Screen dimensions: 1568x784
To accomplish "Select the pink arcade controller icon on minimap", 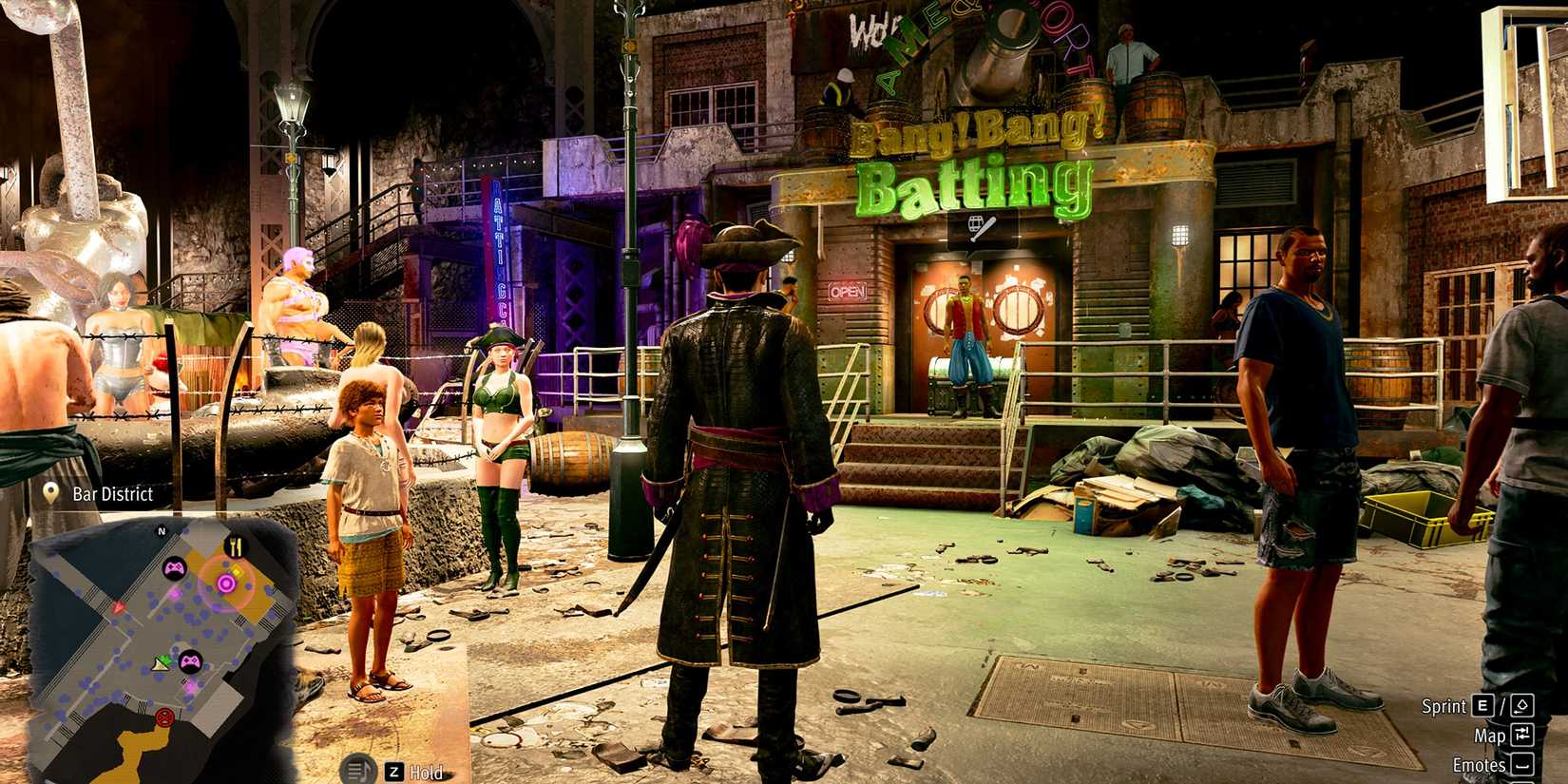I will 174,567.
